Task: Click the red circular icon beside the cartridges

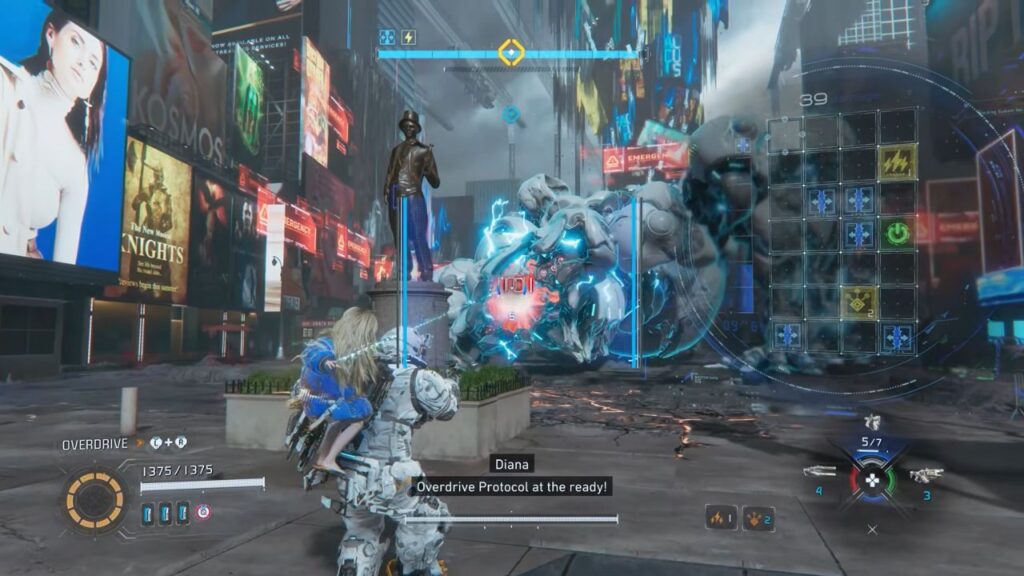Action: click(x=203, y=513)
